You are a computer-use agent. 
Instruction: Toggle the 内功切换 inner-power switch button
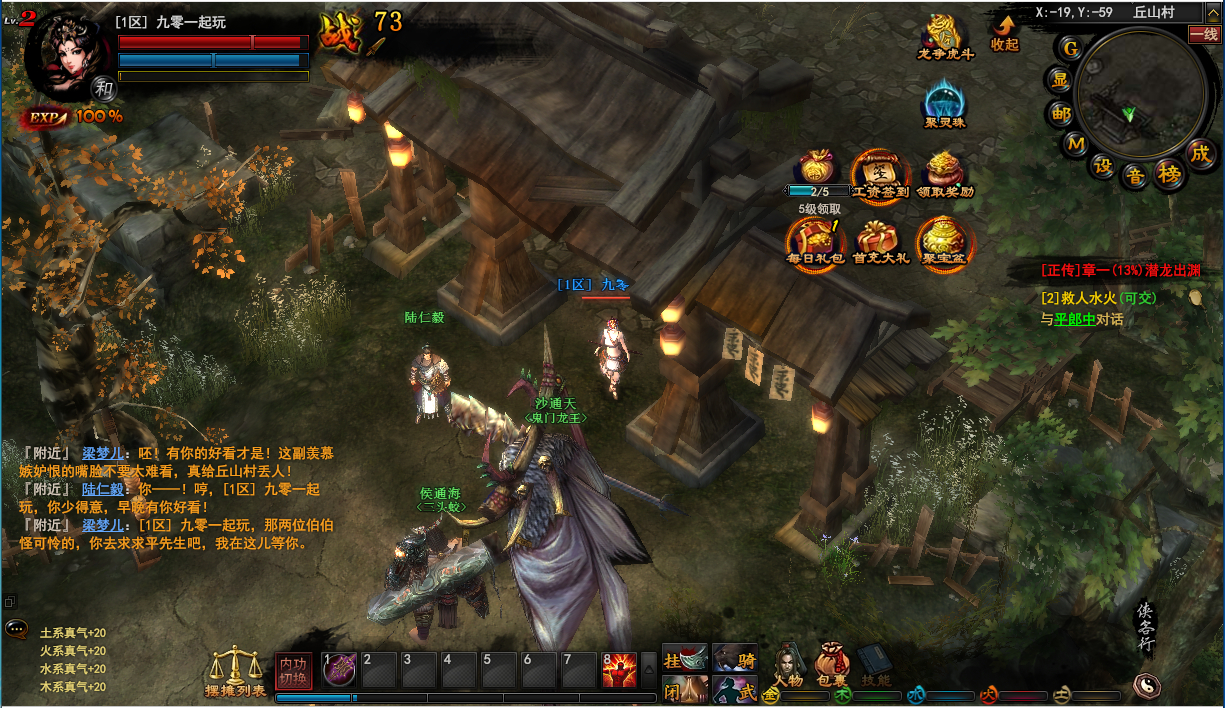coord(294,670)
